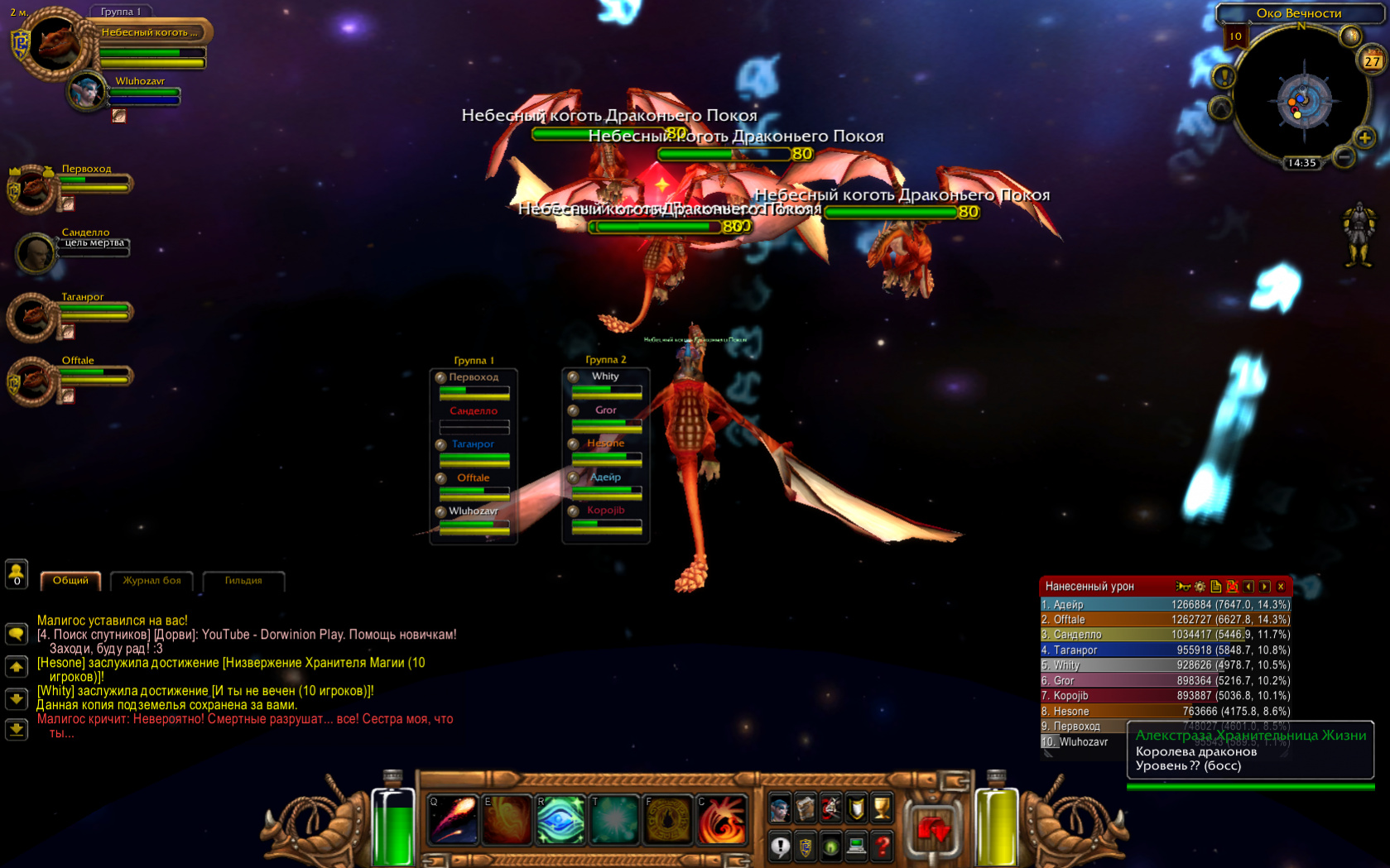Screen dimensions: 1390x868
Task: Switch to the Журнал боя chat tab
Action: click(x=152, y=581)
